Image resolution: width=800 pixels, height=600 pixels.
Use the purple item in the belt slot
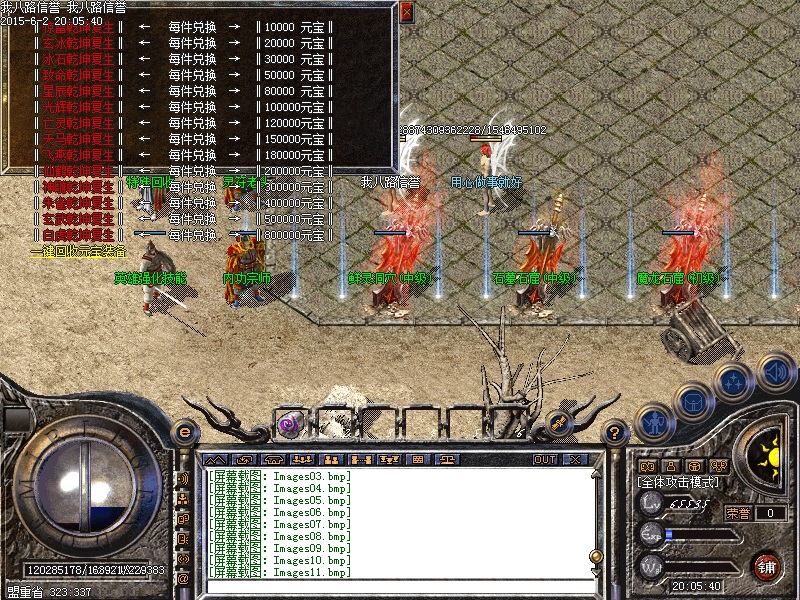[x=292, y=422]
